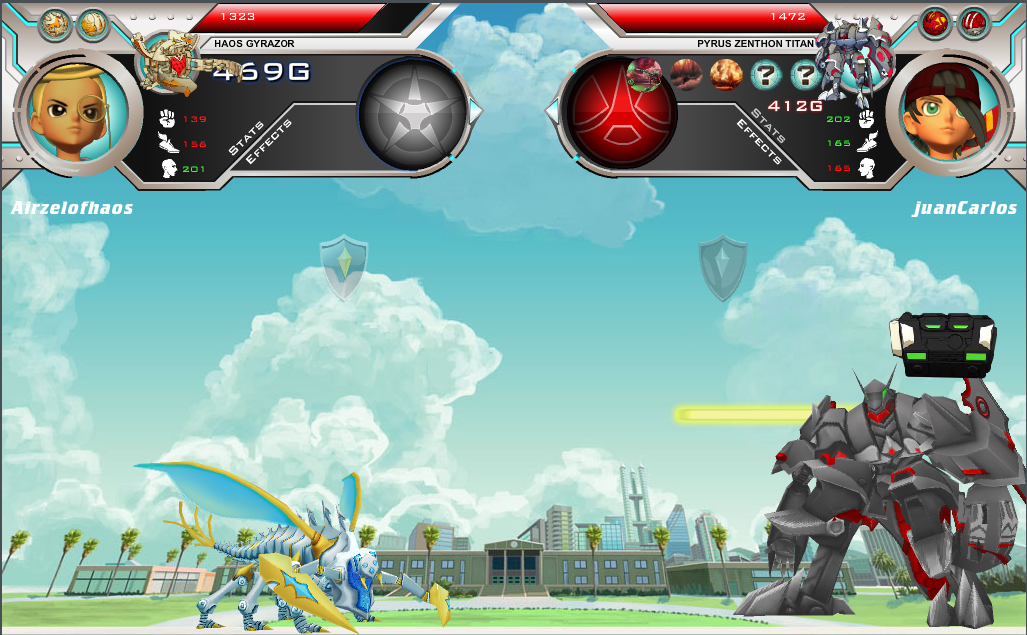Expand the arrow beside the red Pyrus orb
1027x635 pixels.
coord(552,111)
